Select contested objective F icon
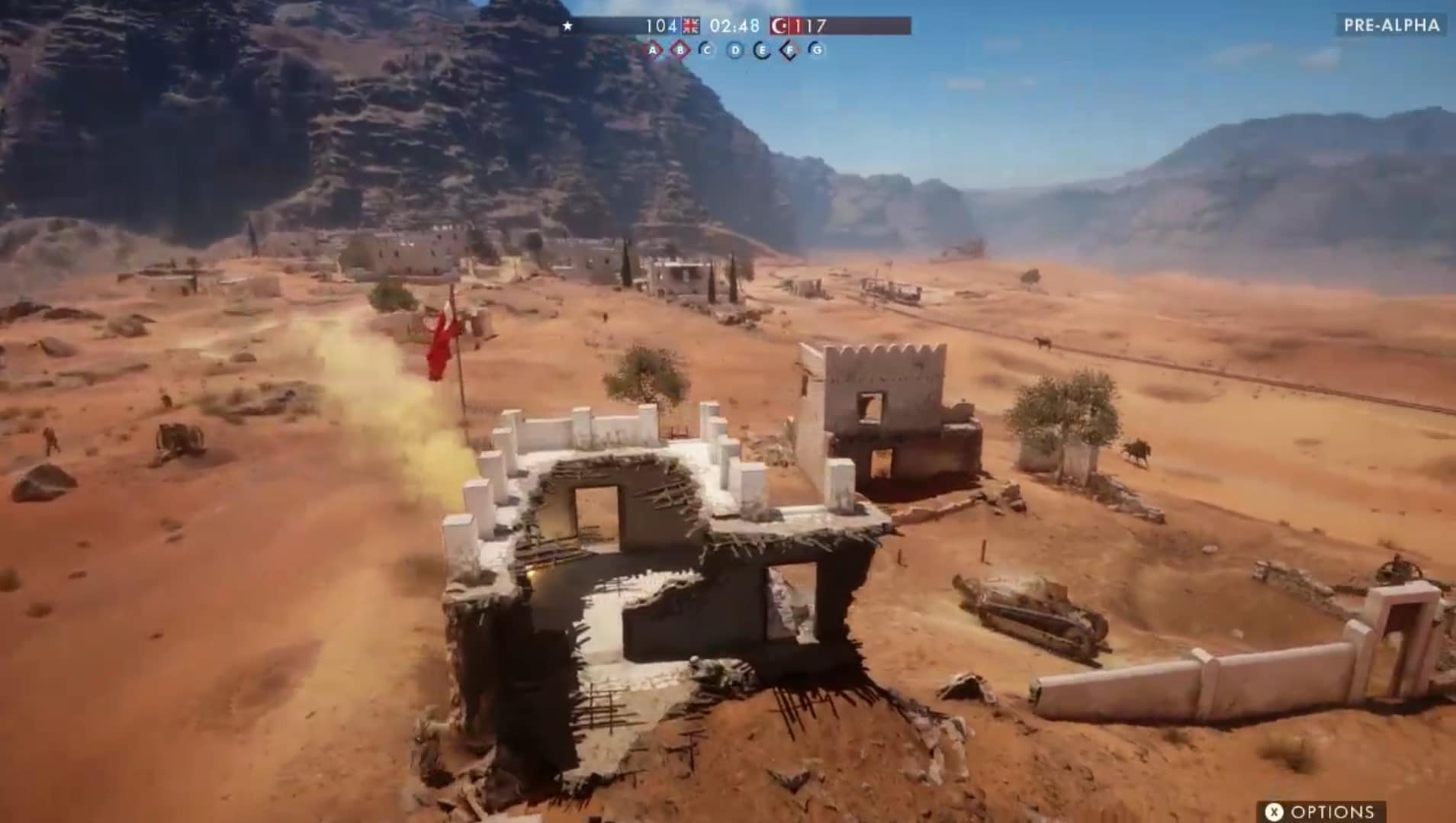This screenshot has width=1456, height=823. click(x=789, y=50)
